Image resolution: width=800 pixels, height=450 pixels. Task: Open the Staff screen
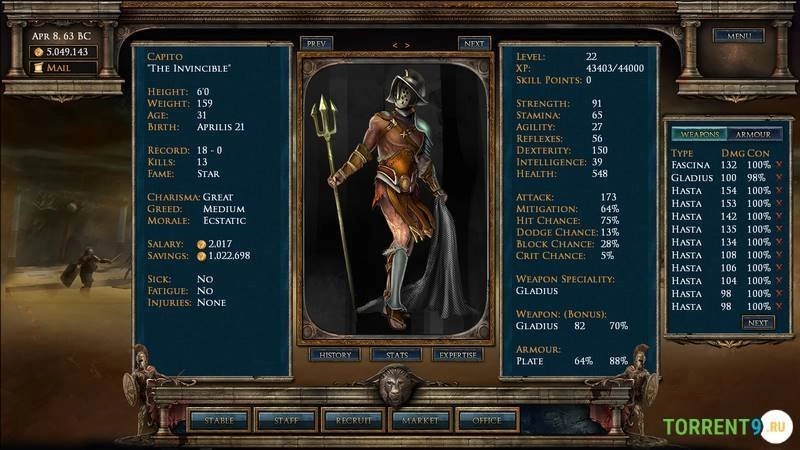pos(286,421)
